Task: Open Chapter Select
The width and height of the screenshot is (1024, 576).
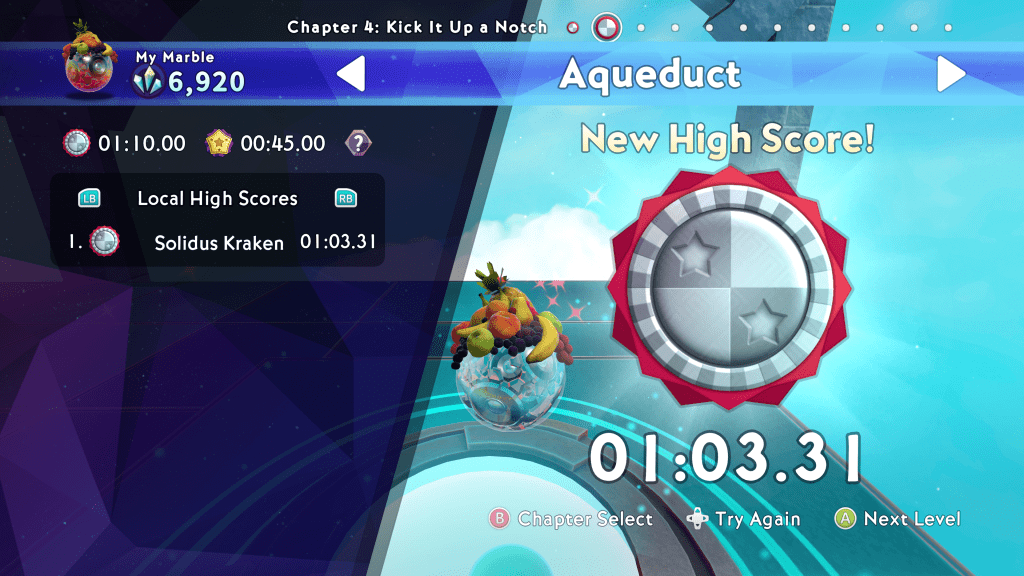Action: point(571,519)
